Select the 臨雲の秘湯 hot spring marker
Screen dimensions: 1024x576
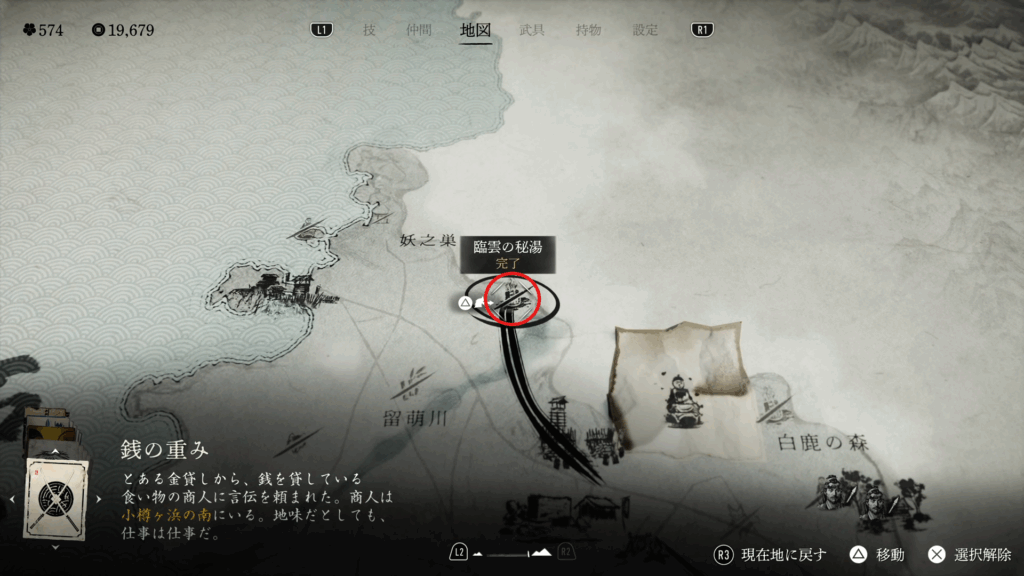click(512, 298)
